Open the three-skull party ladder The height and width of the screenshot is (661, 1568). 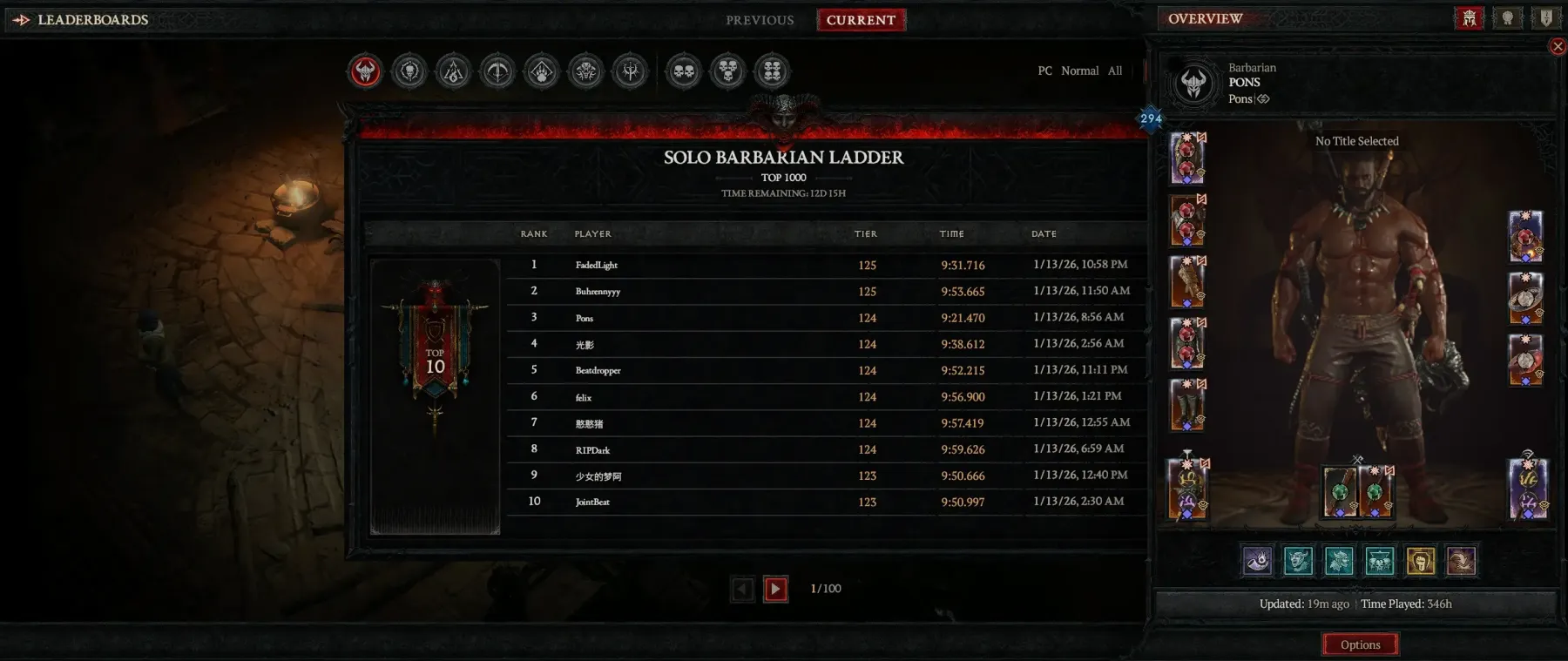(728, 71)
